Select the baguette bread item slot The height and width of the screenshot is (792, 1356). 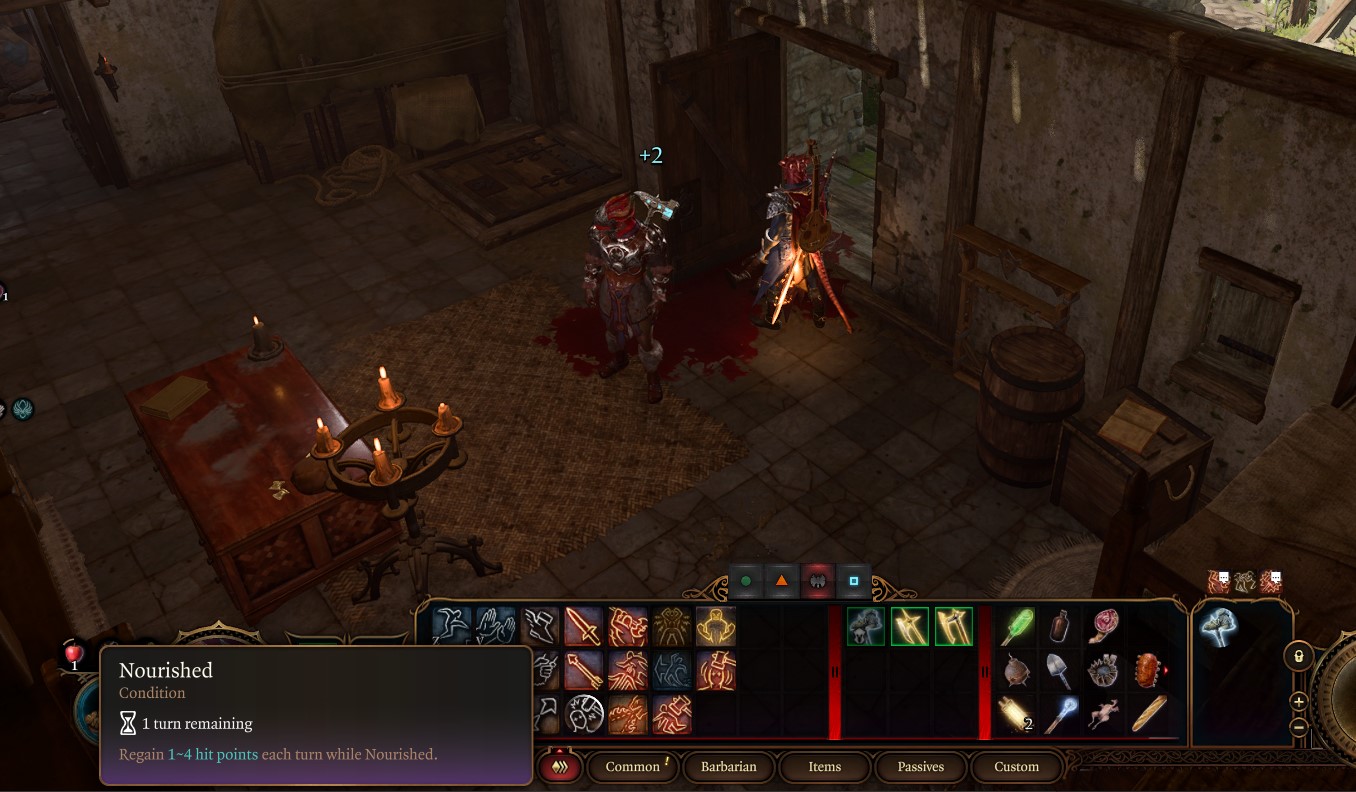tap(1150, 713)
